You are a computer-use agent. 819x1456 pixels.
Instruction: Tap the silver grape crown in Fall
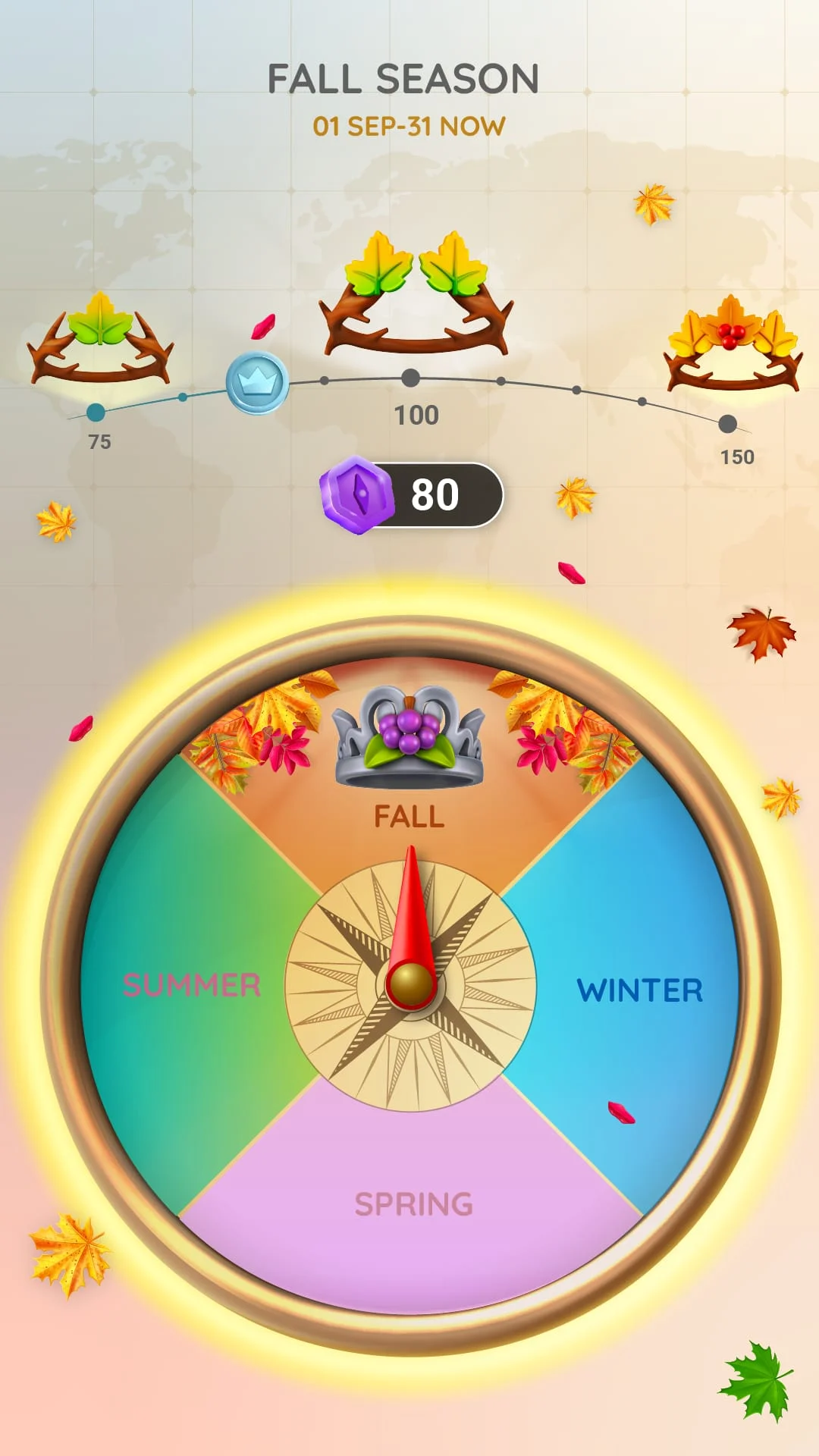(x=409, y=737)
